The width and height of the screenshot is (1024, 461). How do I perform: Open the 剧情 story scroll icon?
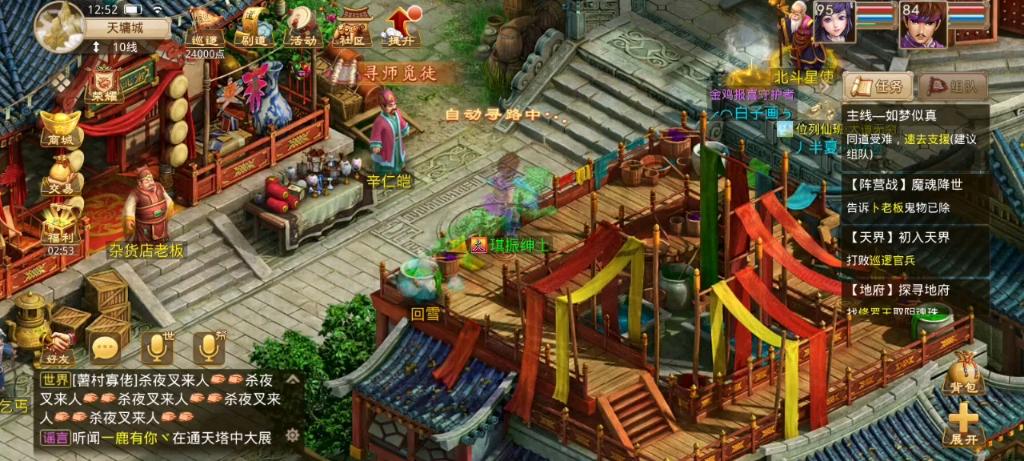coord(253,27)
